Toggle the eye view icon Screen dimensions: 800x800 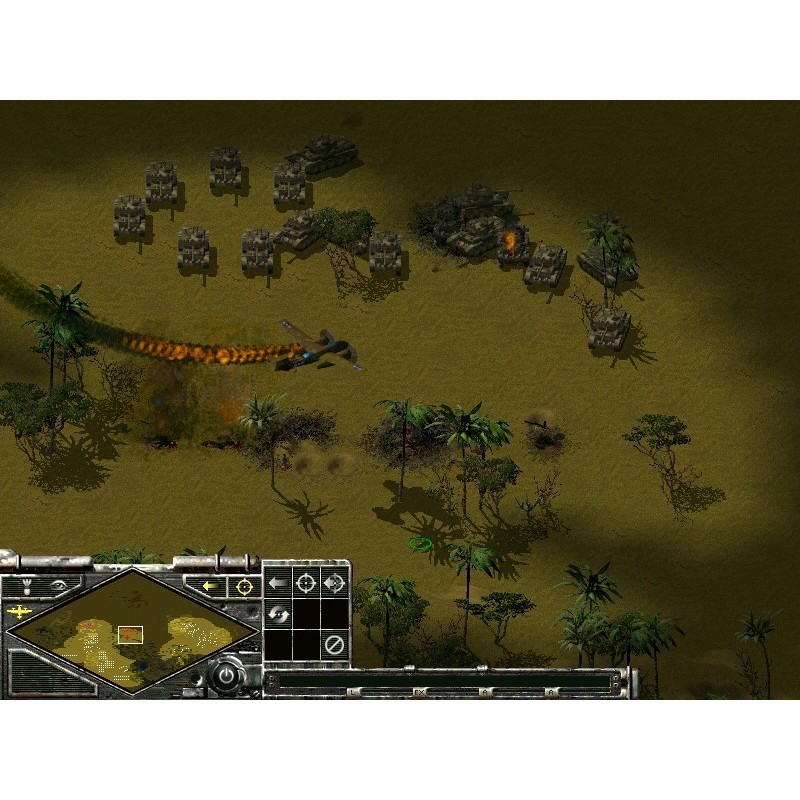[x=57, y=586]
